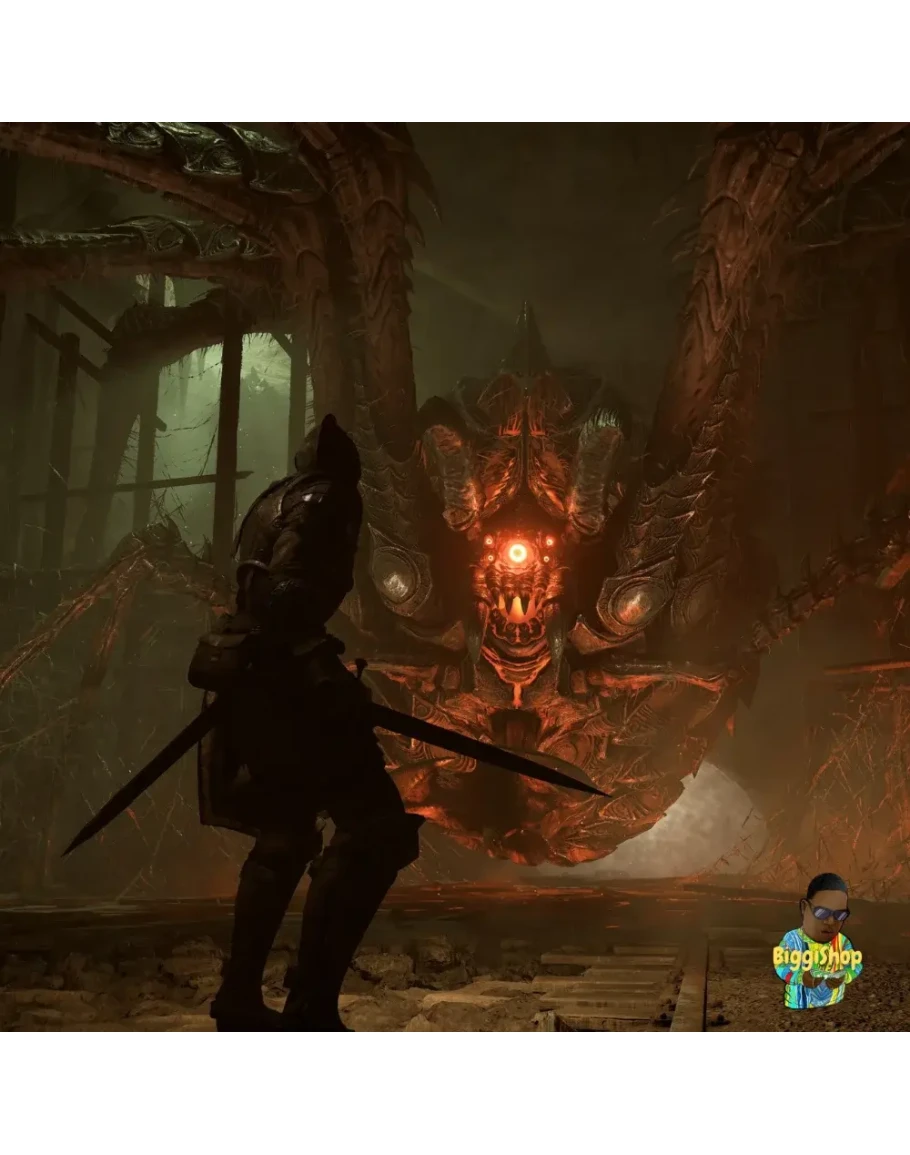Click the BiggiShop logo watermark

coord(816,943)
